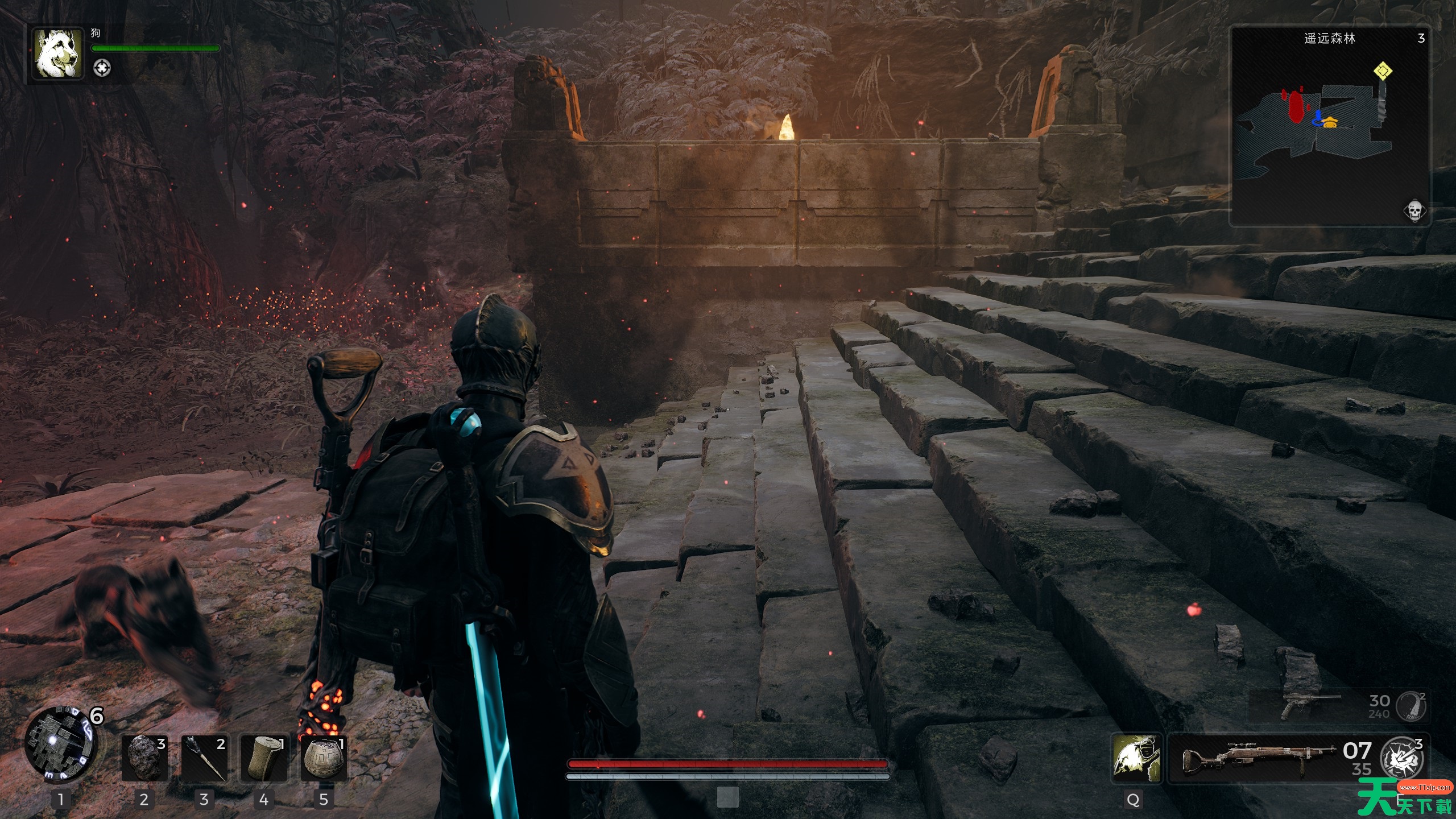Select the orange player marker on the minimap
The height and width of the screenshot is (819, 1456).
[1330, 122]
